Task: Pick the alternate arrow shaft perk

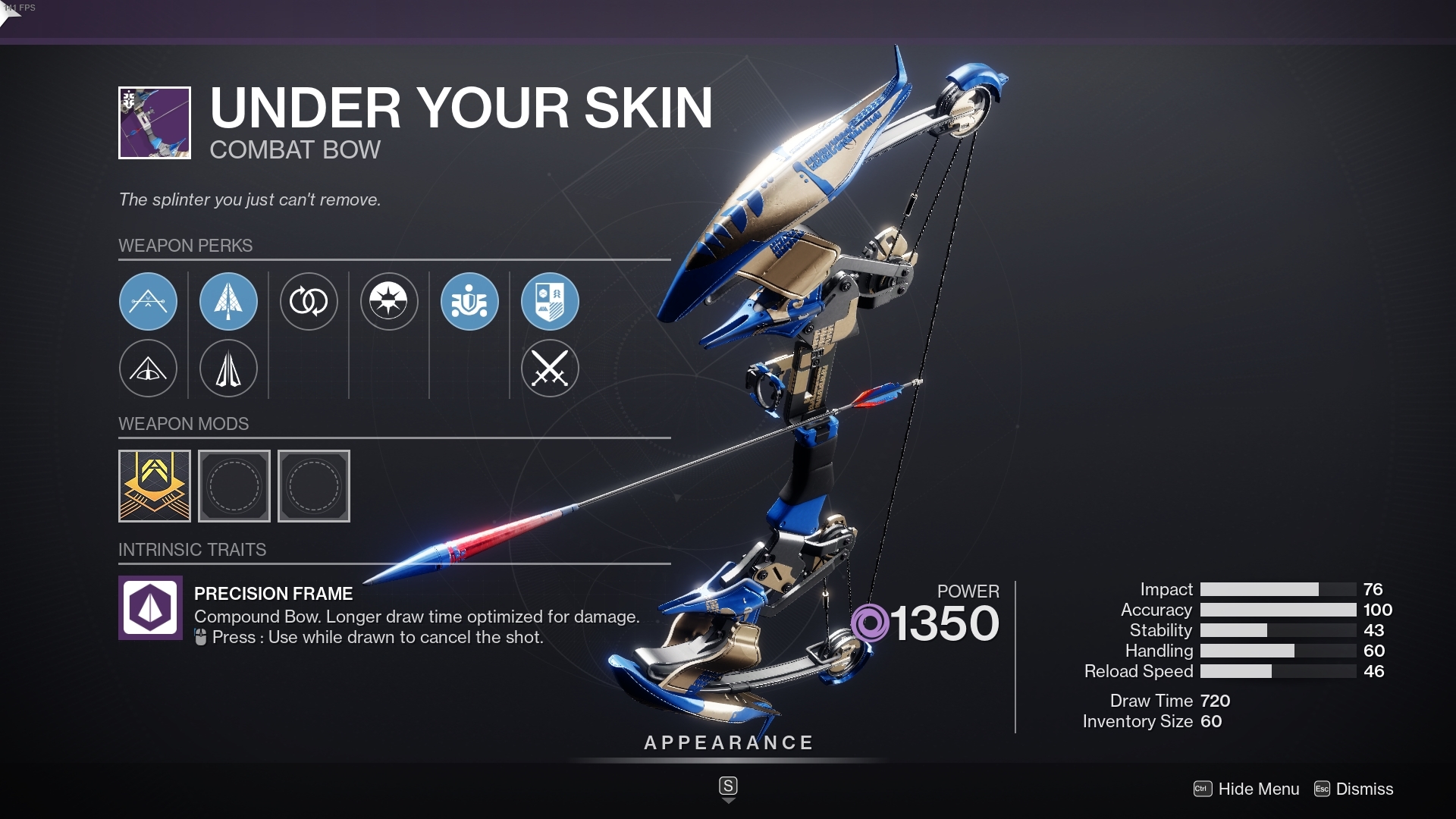Action: [x=228, y=369]
